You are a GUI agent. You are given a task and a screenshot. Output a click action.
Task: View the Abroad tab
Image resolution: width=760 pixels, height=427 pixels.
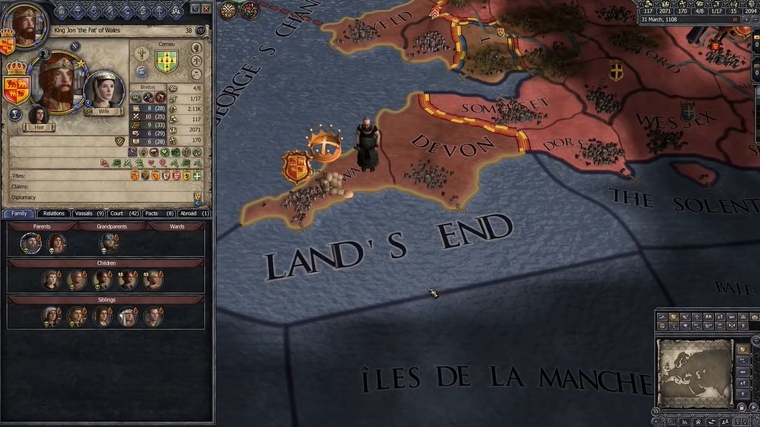tap(193, 213)
